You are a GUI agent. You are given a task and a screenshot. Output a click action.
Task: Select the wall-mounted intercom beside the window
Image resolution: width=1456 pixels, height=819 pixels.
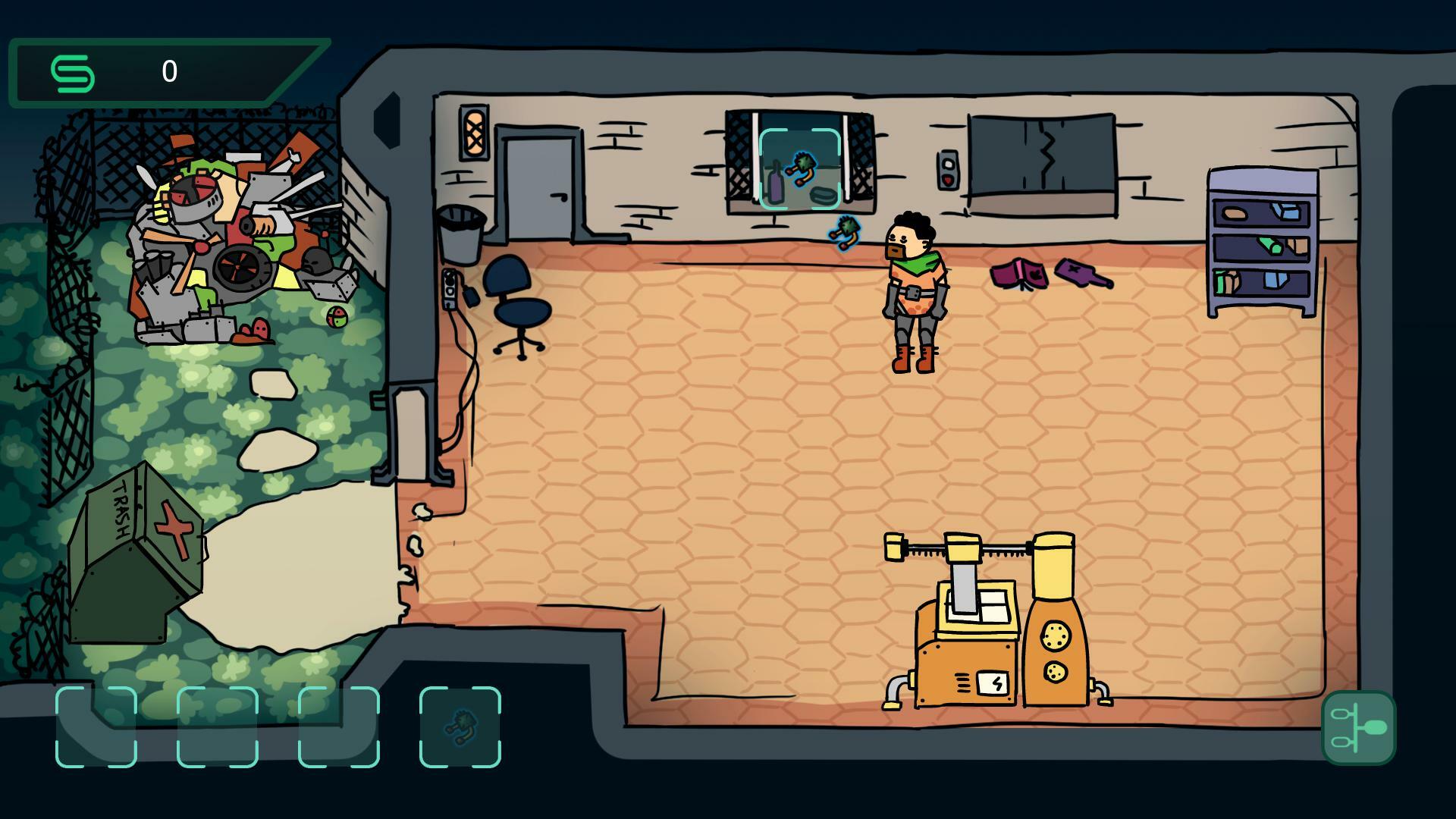[x=949, y=168]
